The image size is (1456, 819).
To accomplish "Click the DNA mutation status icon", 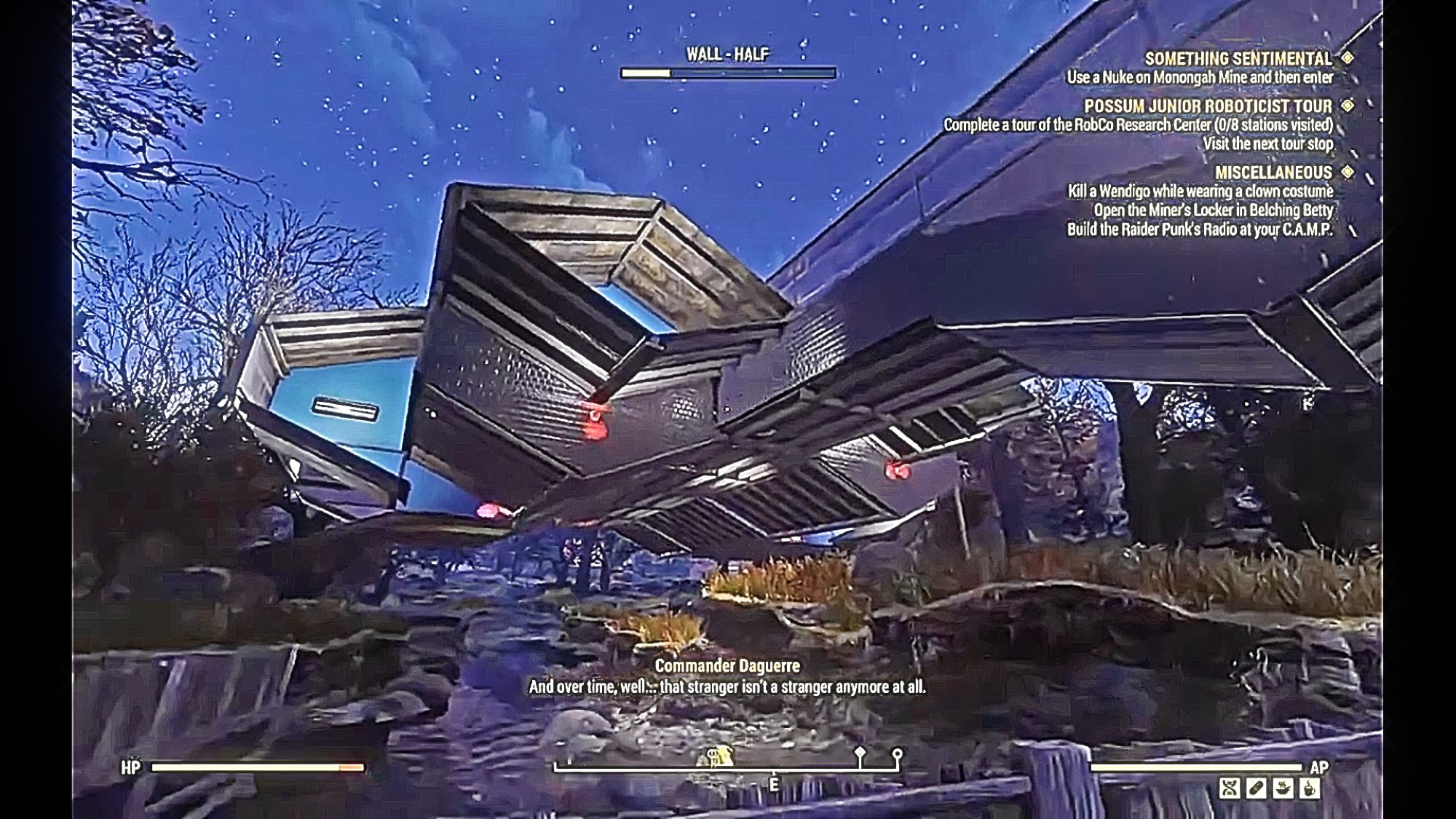I will [1230, 788].
